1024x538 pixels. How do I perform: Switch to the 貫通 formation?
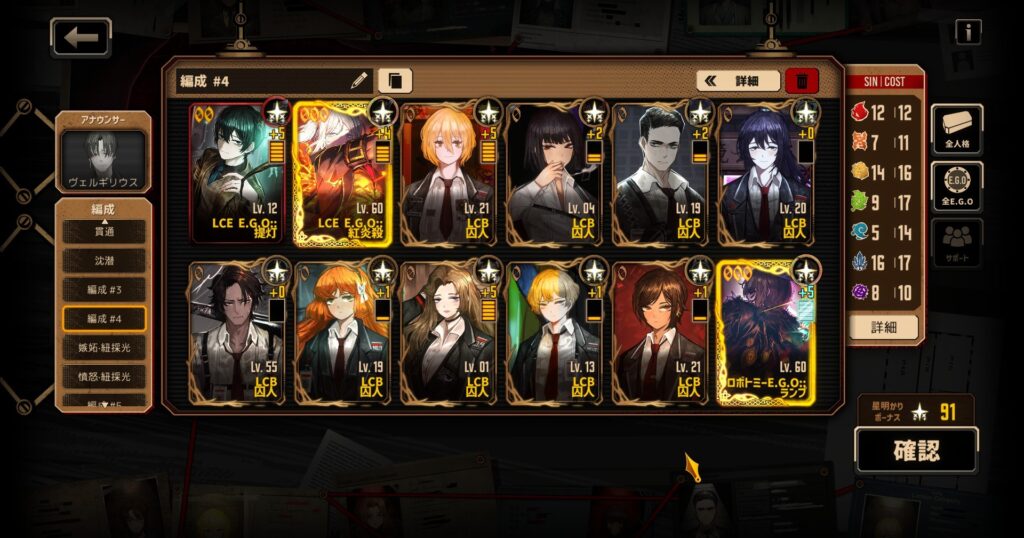click(x=104, y=231)
